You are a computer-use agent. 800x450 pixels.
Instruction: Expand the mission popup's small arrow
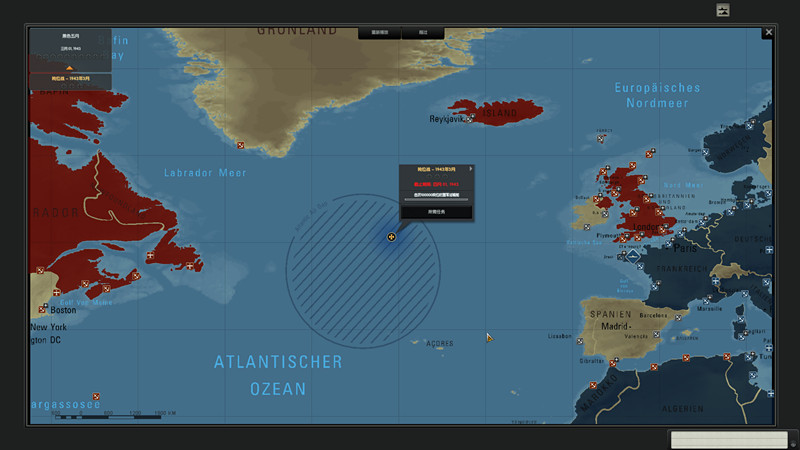[x=470, y=169]
